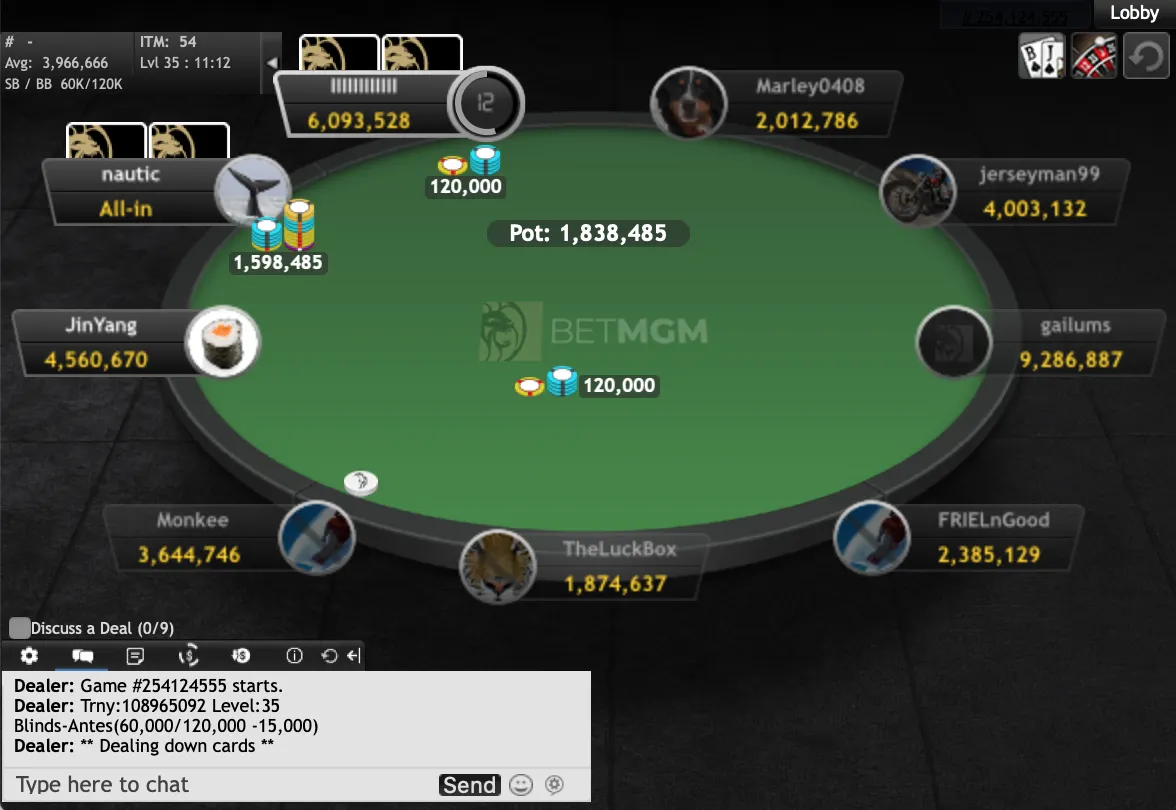Click the circular arrow button below Lobby
The height and width of the screenshot is (810, 1176).
1146,55
